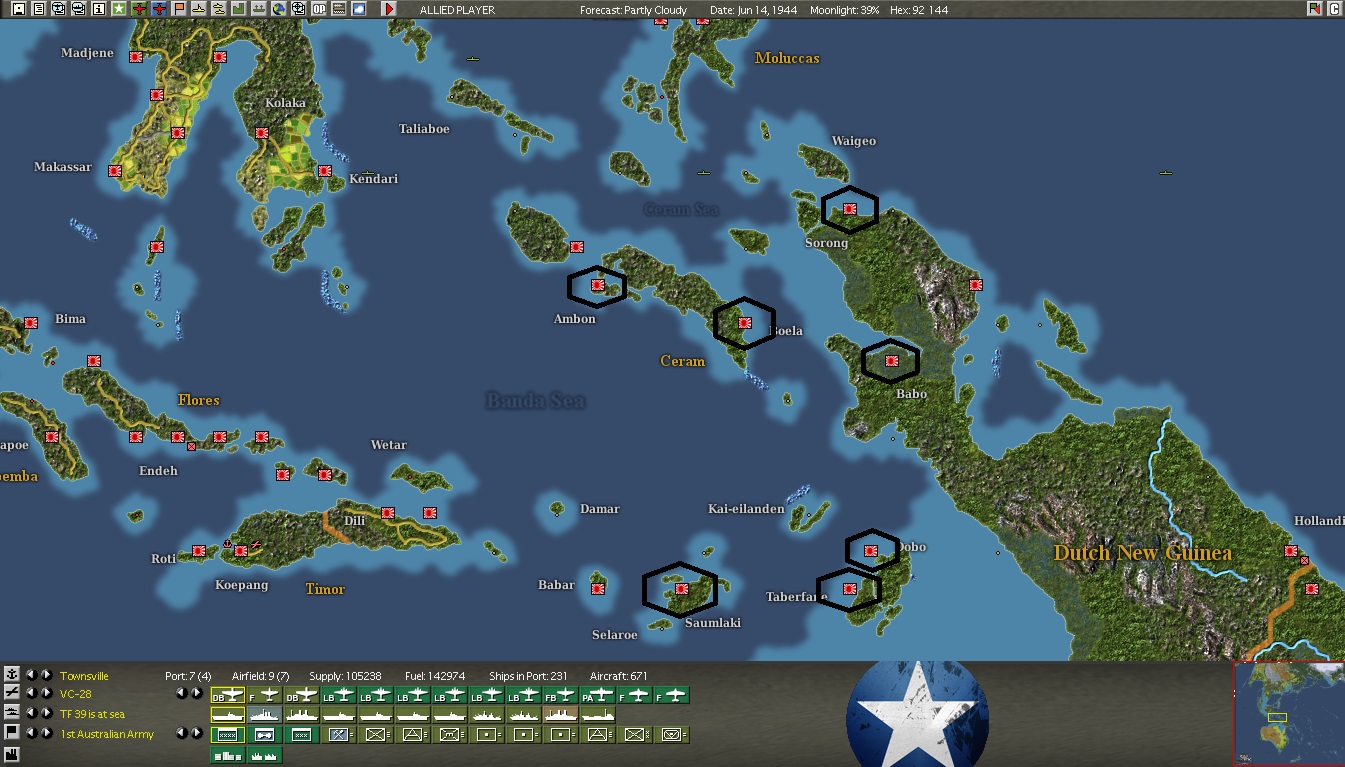Viewport: 1345px width, 767px height.
Task: Click the minimap in the corner
Action: point(1288,713)
